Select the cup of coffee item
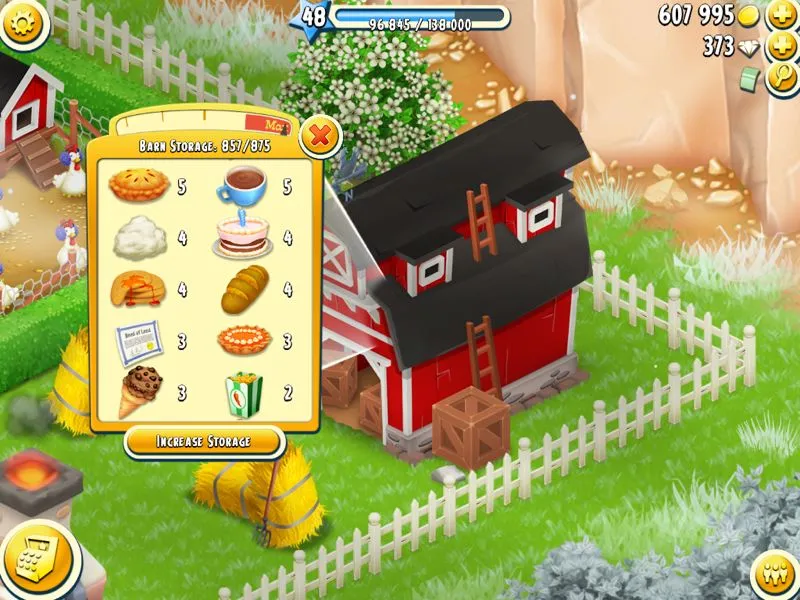 [x=241, y=185]
